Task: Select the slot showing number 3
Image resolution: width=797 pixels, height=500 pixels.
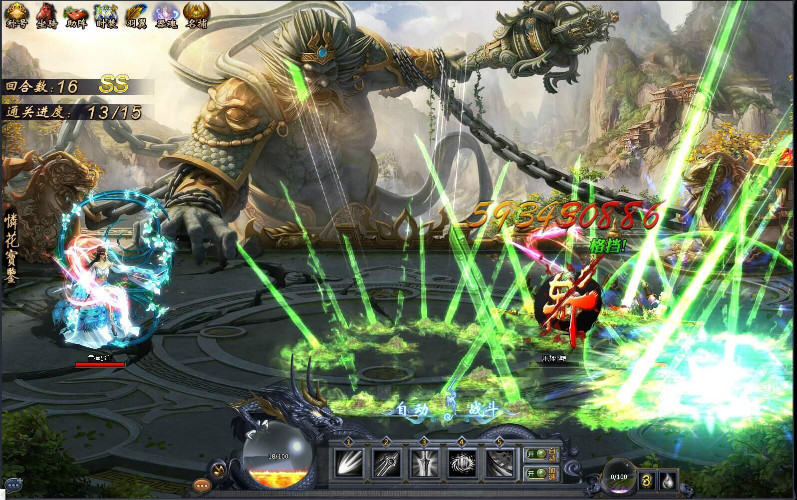Action: tap(646, 479)
